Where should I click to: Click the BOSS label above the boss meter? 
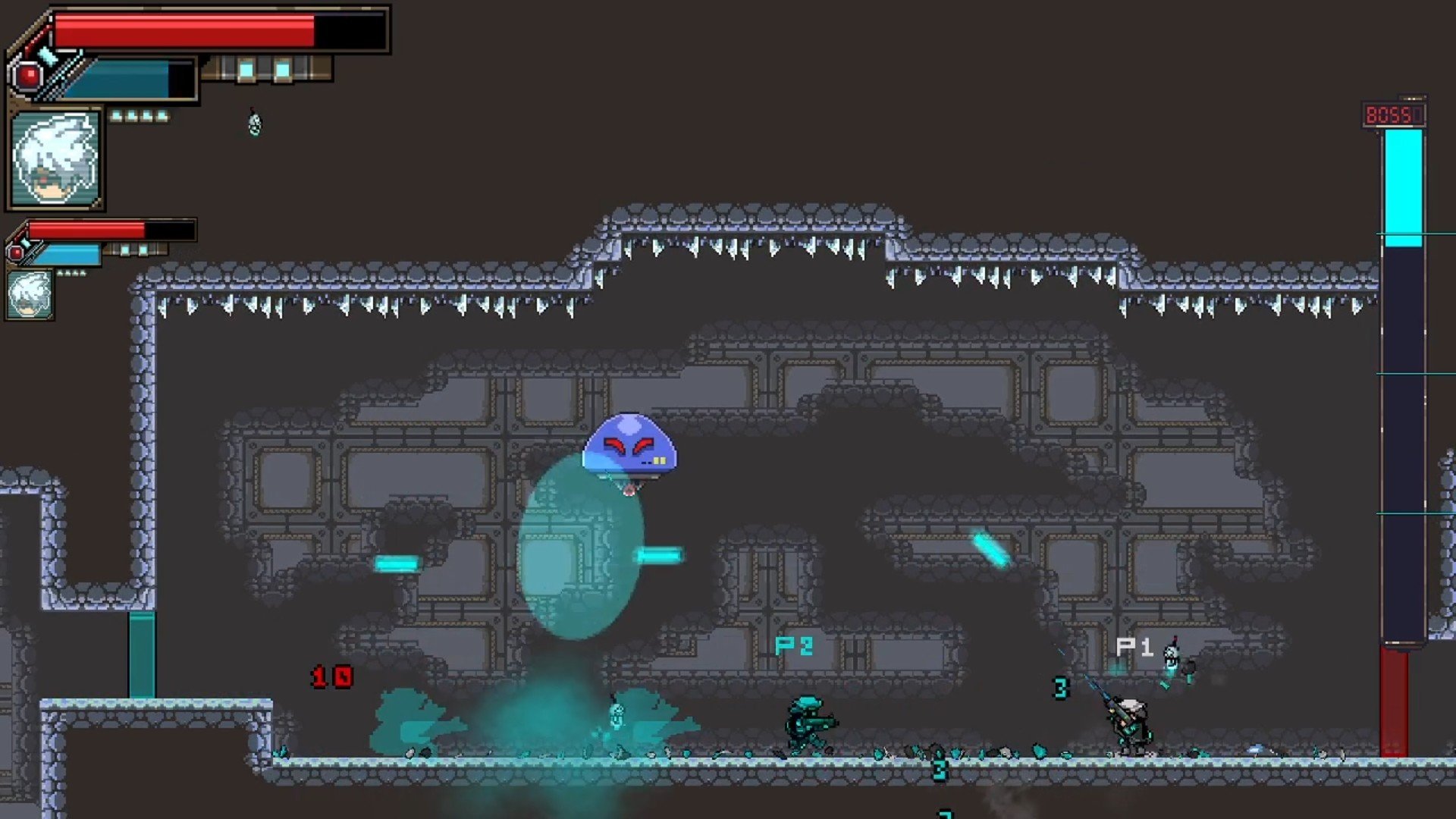point(1392,115)
